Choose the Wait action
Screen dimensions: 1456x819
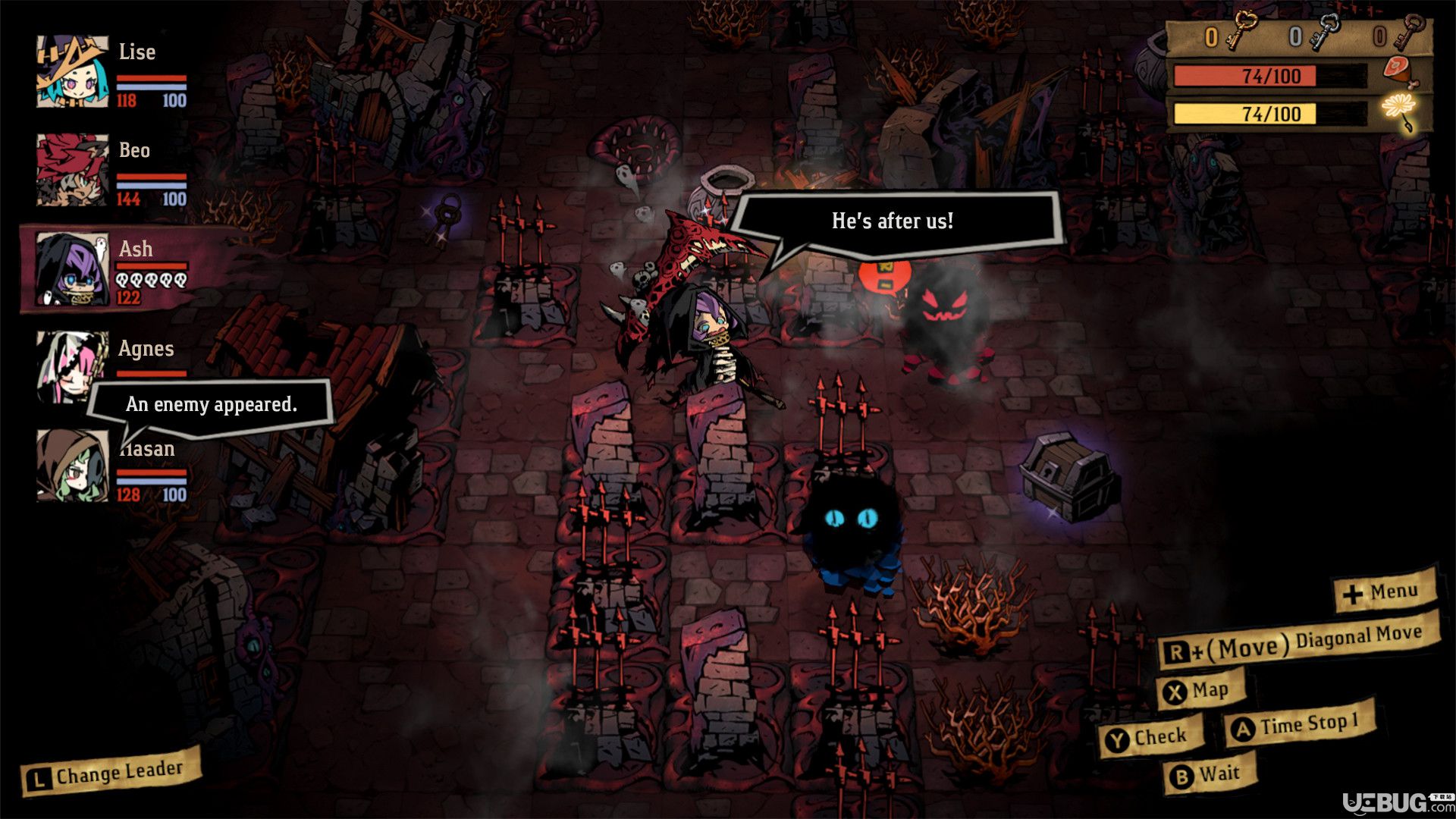click(1209, 775)
